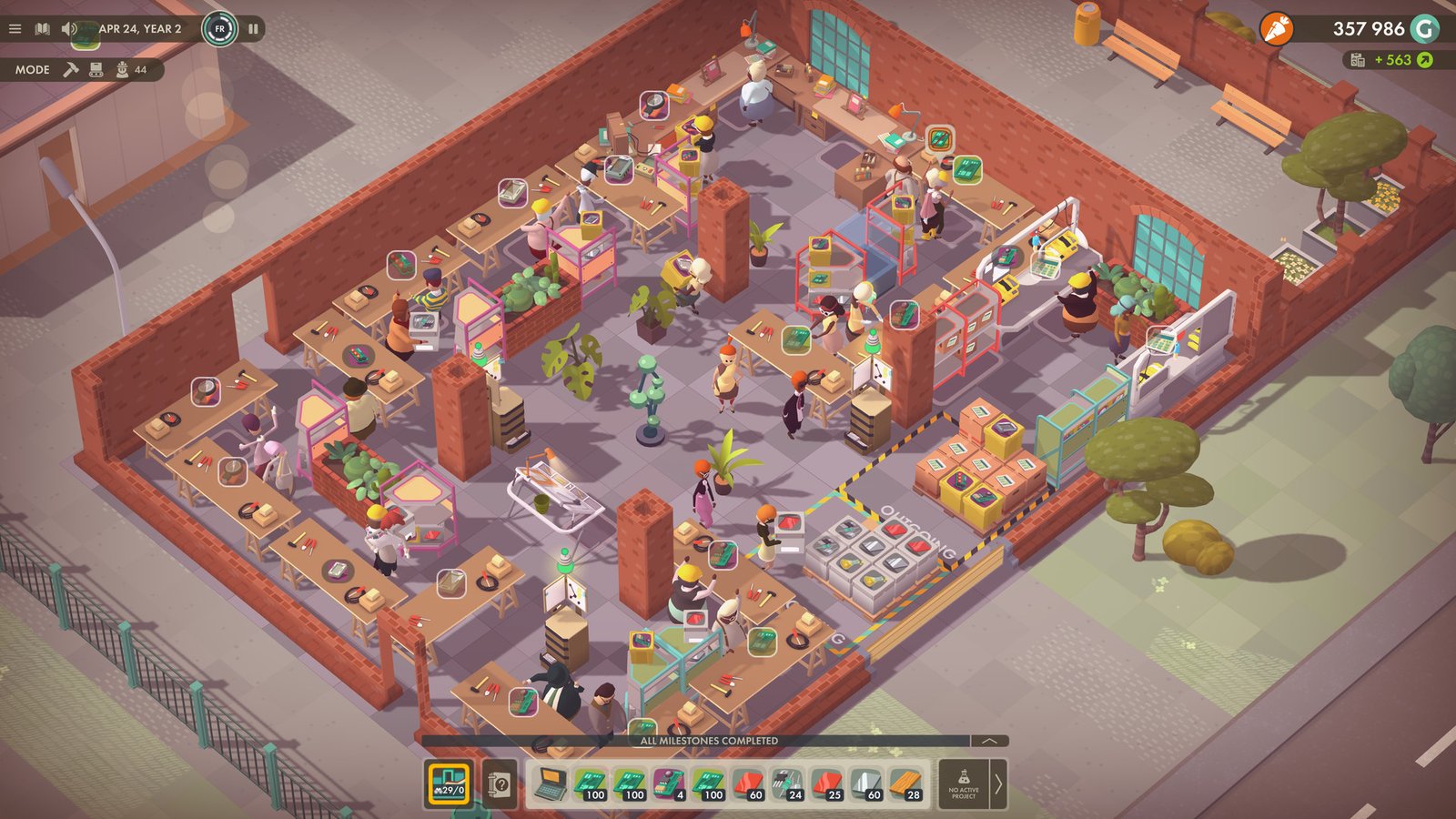Screen dimensions: 1456x819
Task: Open the logbook next to the menu button
Action: click(41, 28)
